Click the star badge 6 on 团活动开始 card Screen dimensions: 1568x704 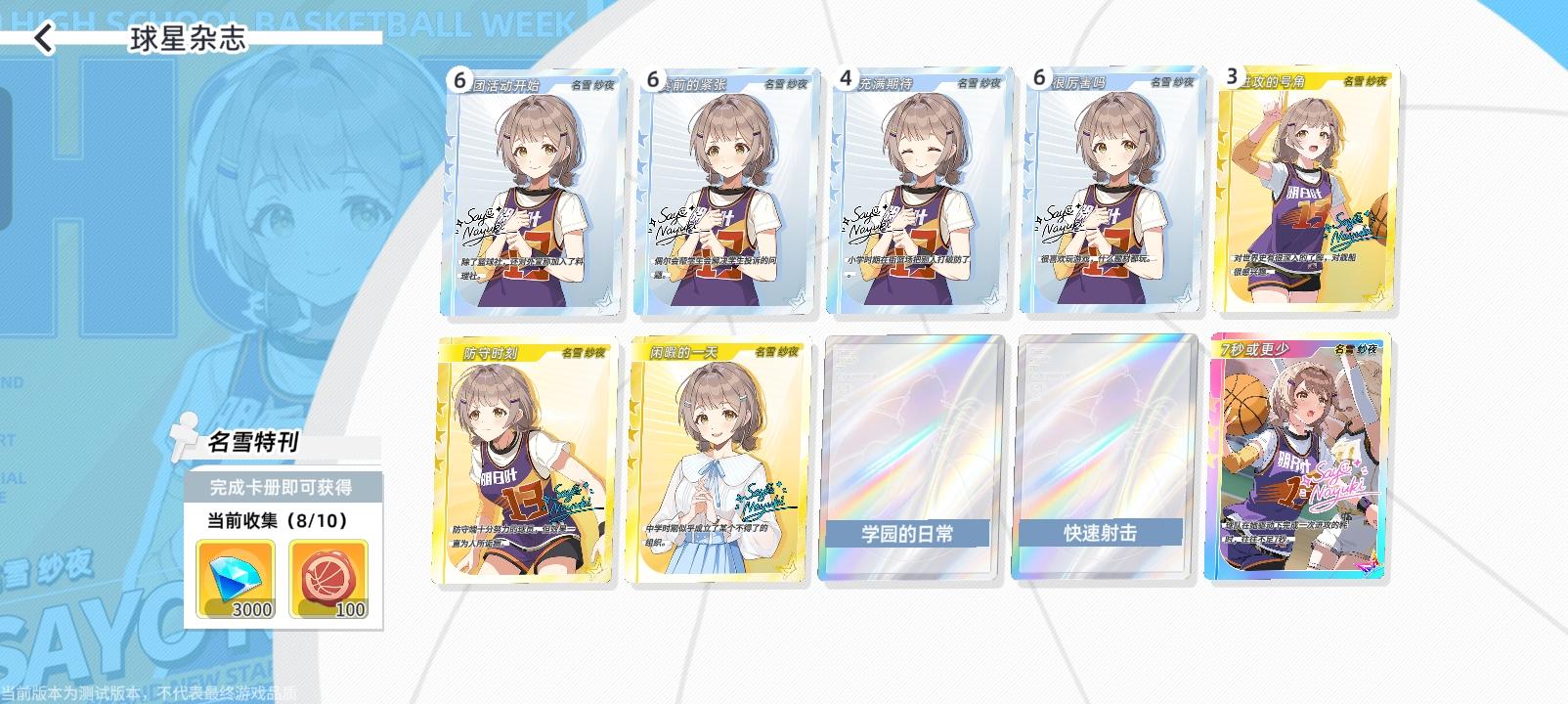[456, 81]
